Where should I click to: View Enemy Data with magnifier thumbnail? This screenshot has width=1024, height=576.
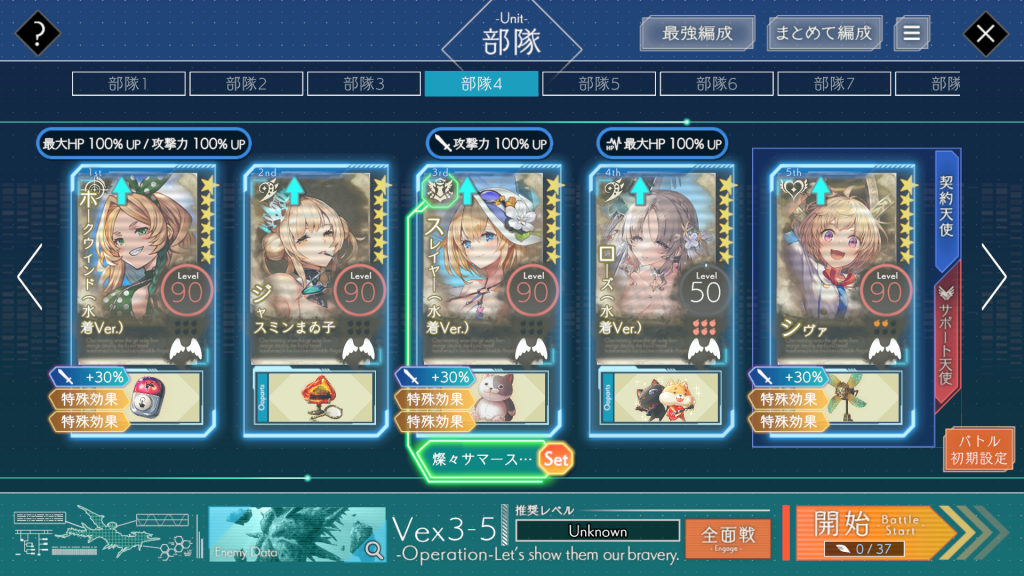297,534
